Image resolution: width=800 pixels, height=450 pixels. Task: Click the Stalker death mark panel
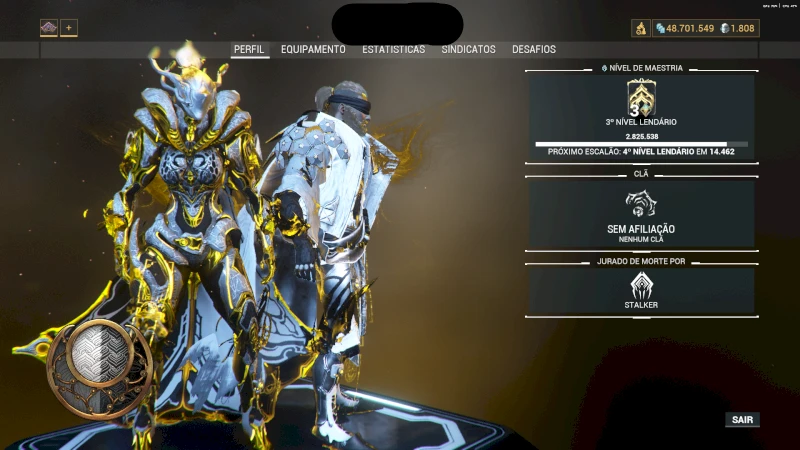point(641,291)
